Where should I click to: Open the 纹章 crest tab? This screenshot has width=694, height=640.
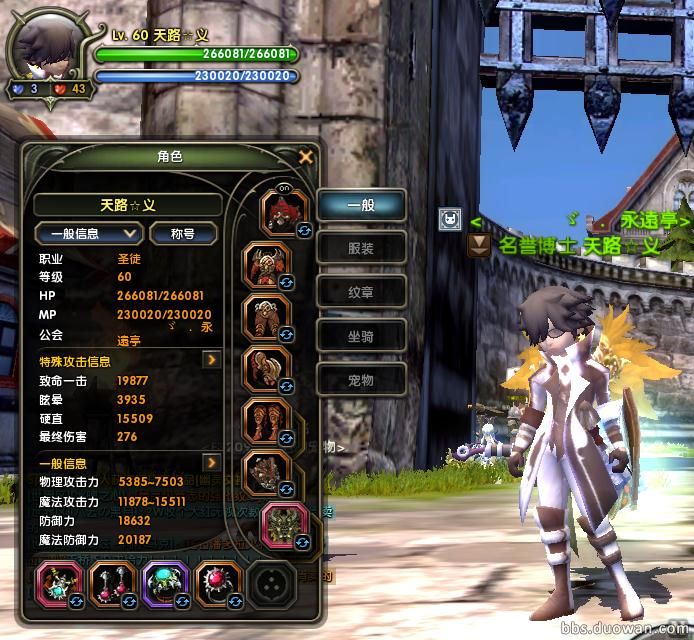pyautogui.click(x=361, y=292)
